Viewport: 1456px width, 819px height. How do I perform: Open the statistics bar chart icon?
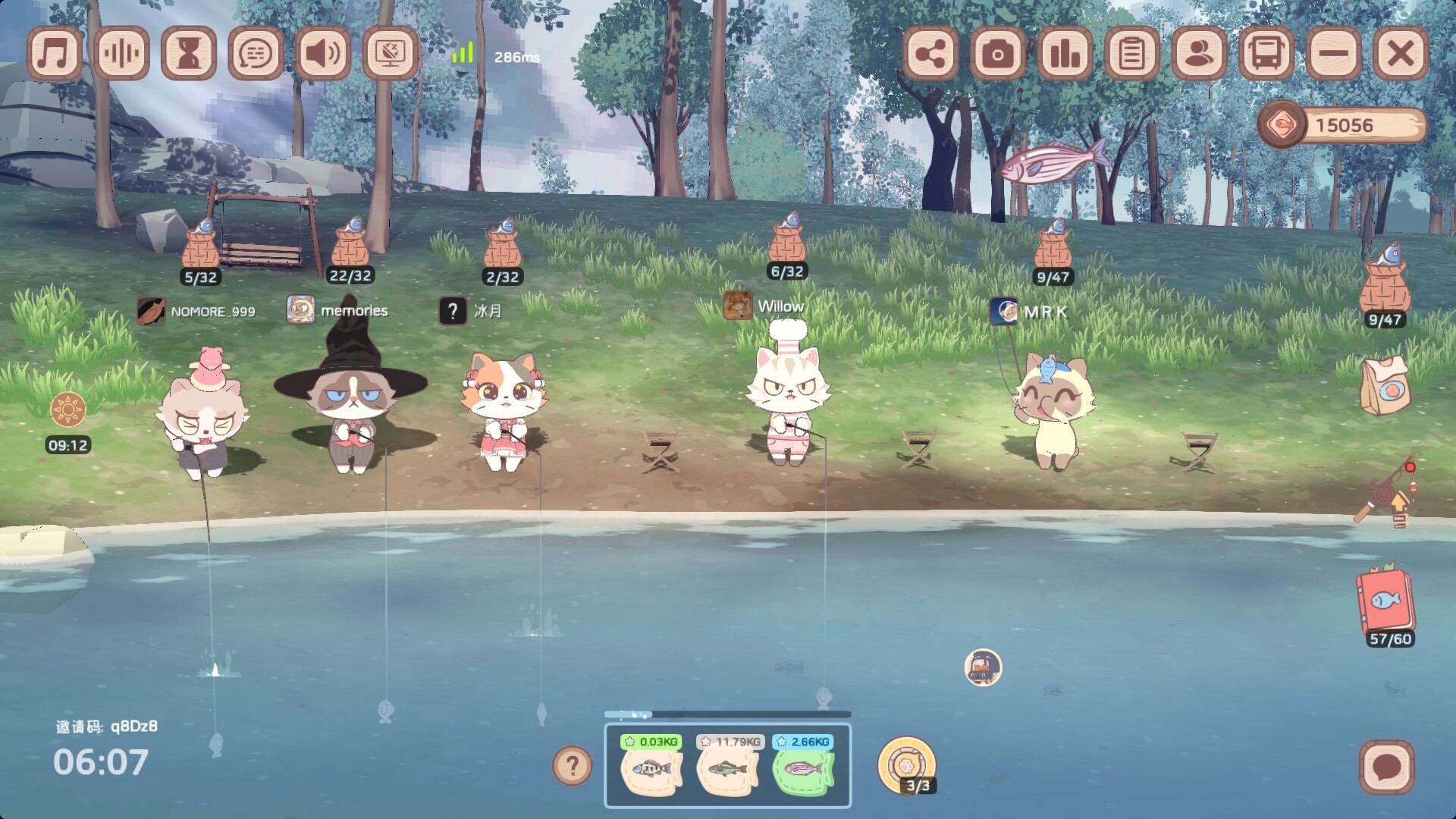(x=1065, y=53)
